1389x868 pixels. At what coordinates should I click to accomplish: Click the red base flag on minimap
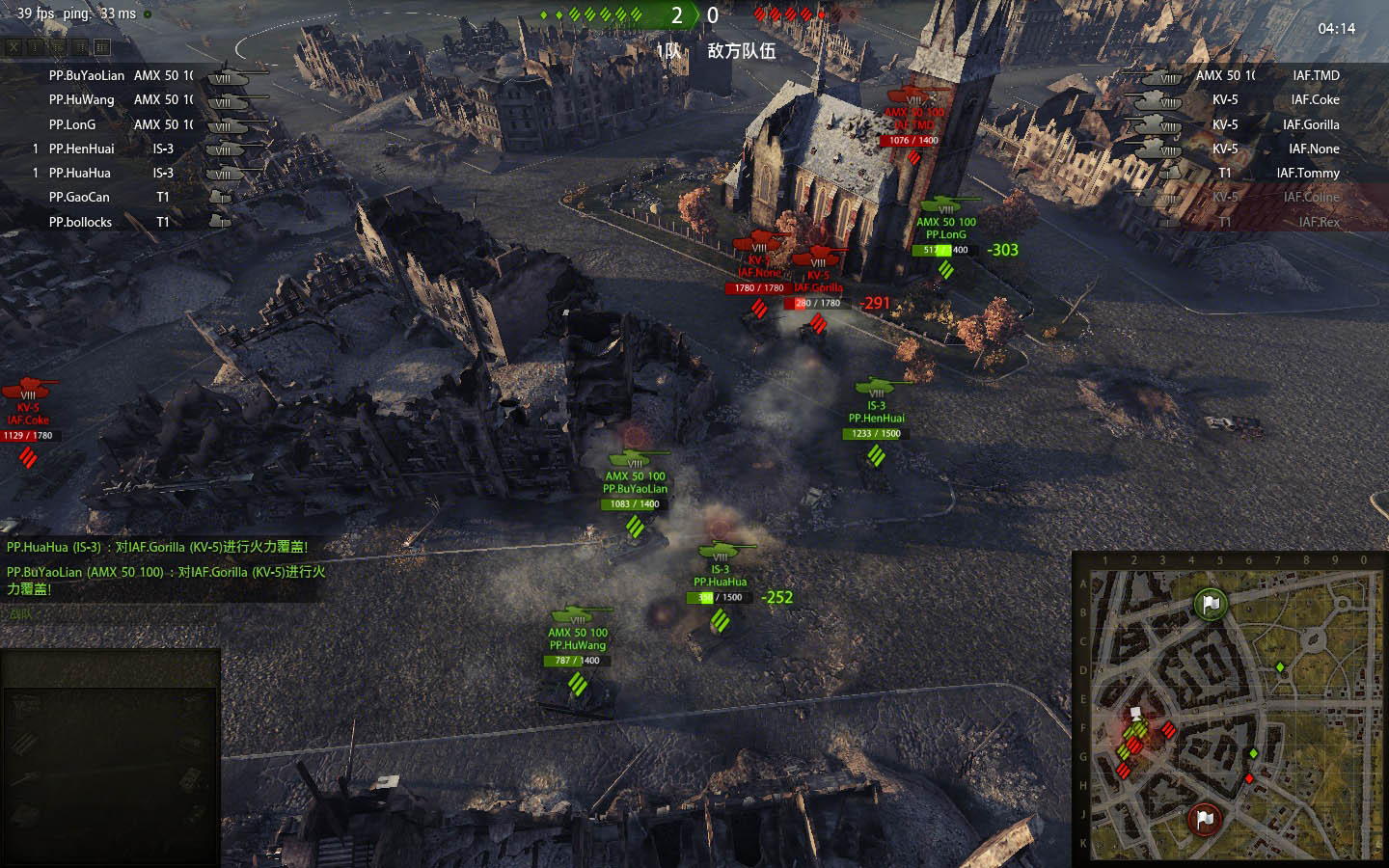pyautogui.click(x=1205, y=819)
